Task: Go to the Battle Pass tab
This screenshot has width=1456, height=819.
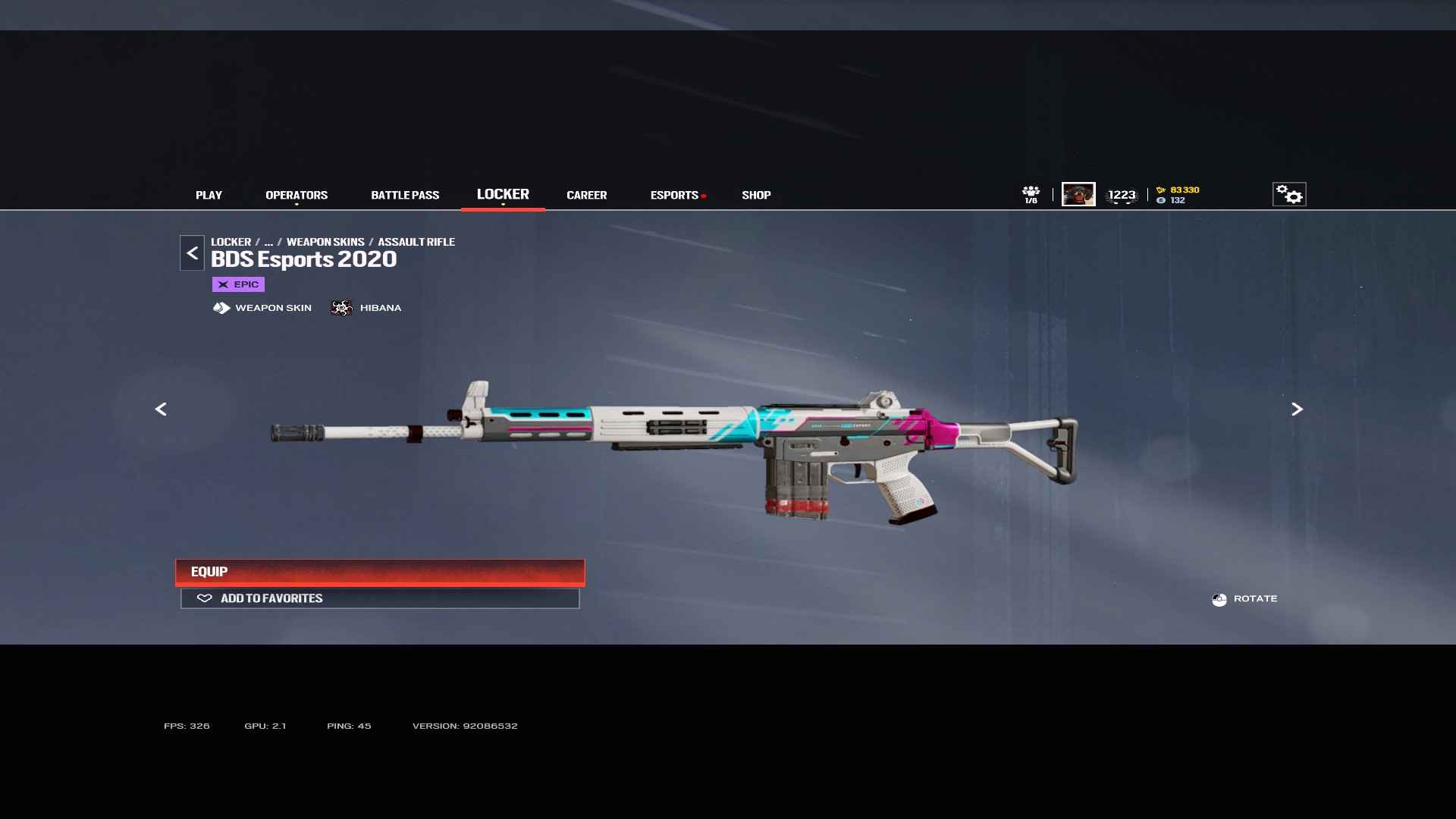Action: coord(405,195)
